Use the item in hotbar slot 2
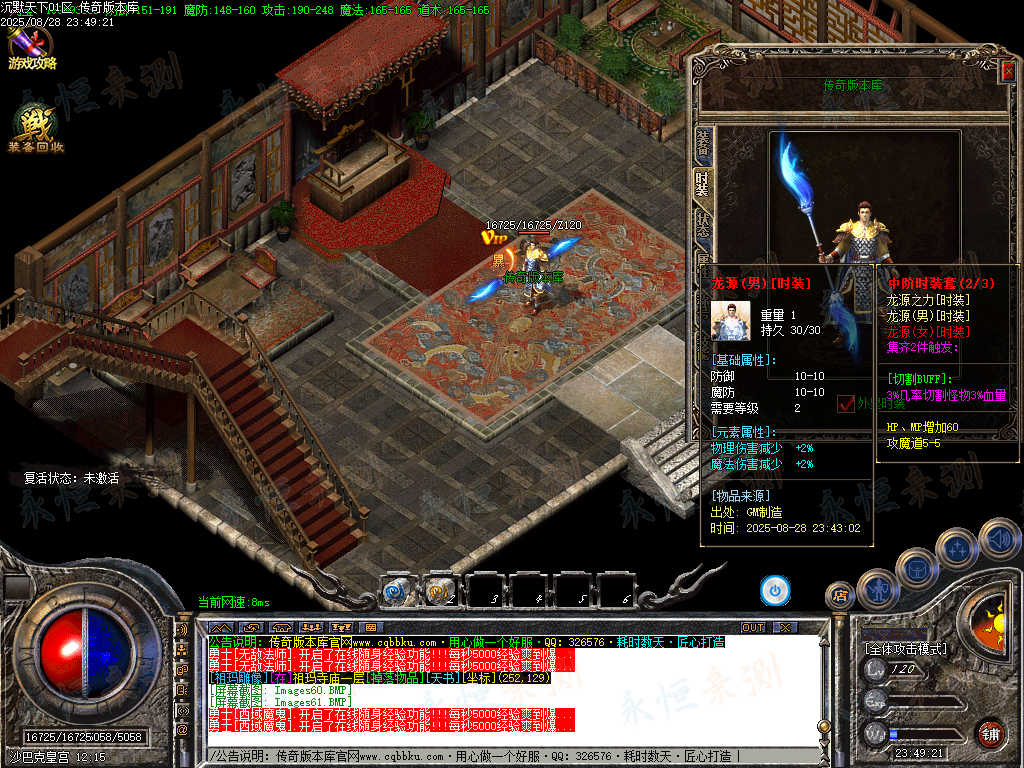 (x=439, y=592)
